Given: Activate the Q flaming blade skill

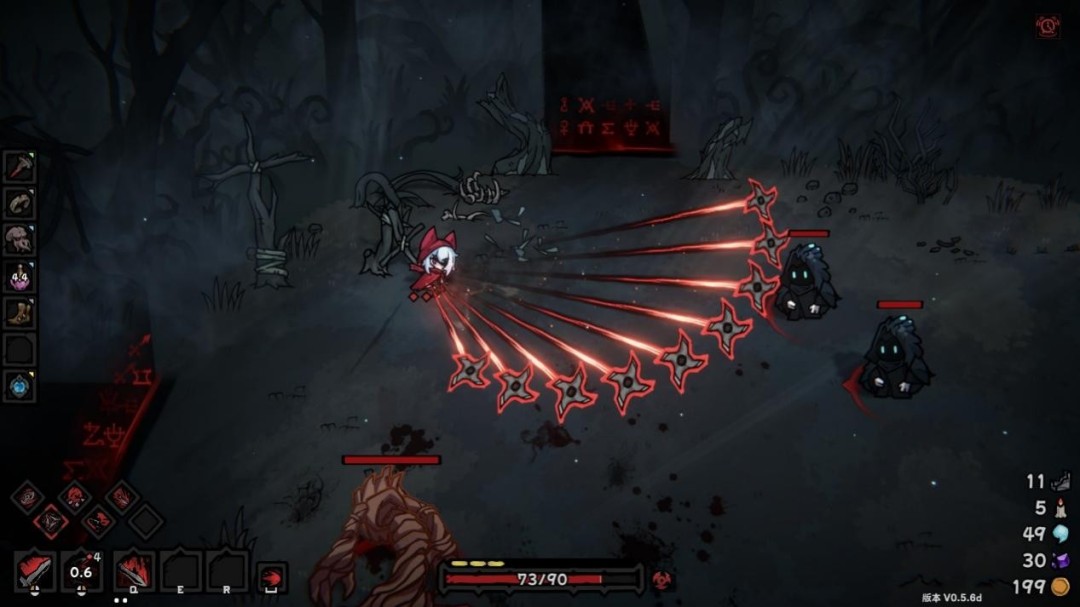Looking at the screenshot, I should [134, 571].
